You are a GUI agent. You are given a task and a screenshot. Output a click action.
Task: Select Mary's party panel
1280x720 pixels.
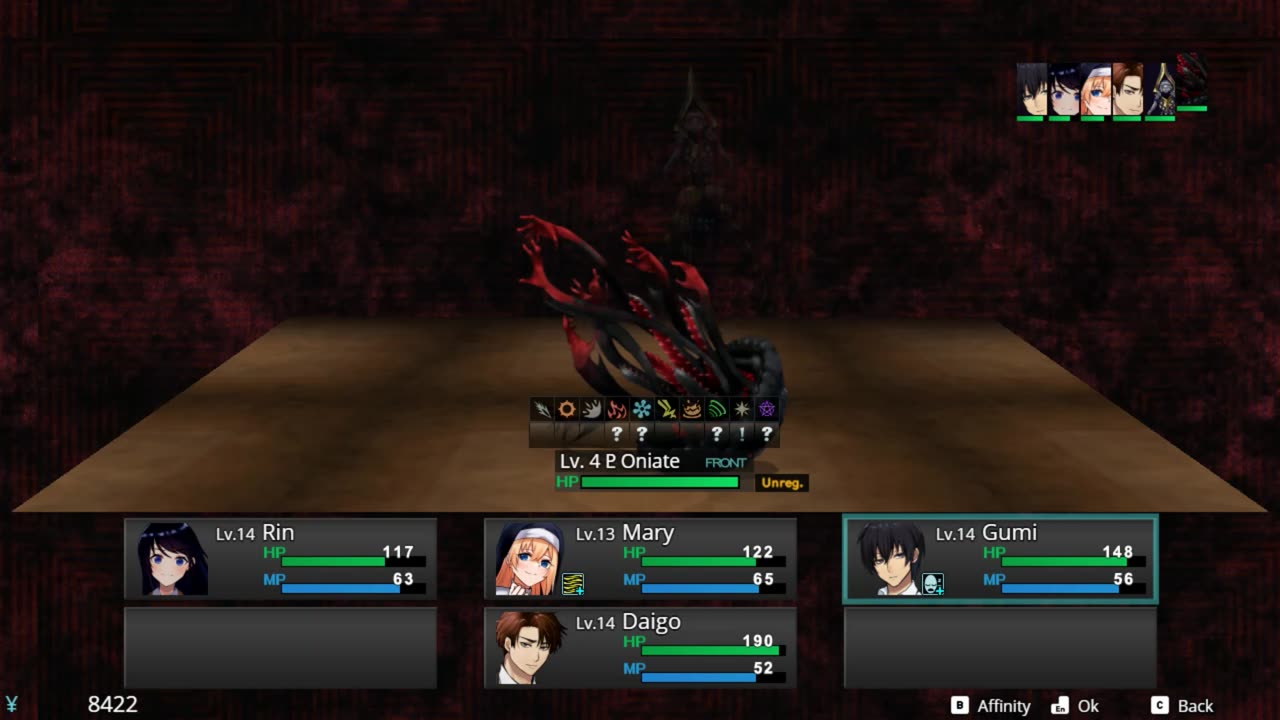[640, 558]
